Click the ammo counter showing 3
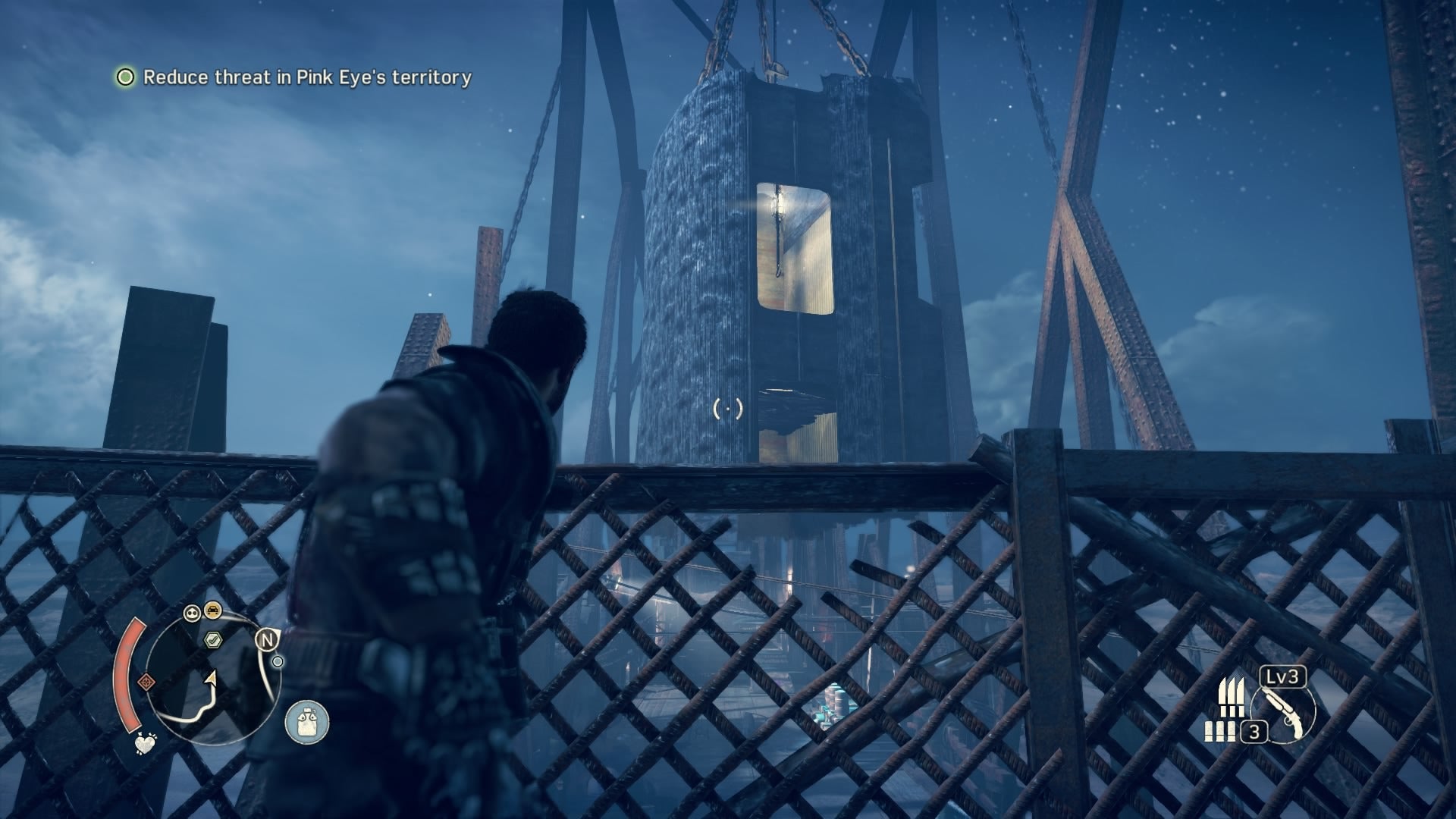The width and height of the screenshot is (1456, 819). [x=1255, y=732]
